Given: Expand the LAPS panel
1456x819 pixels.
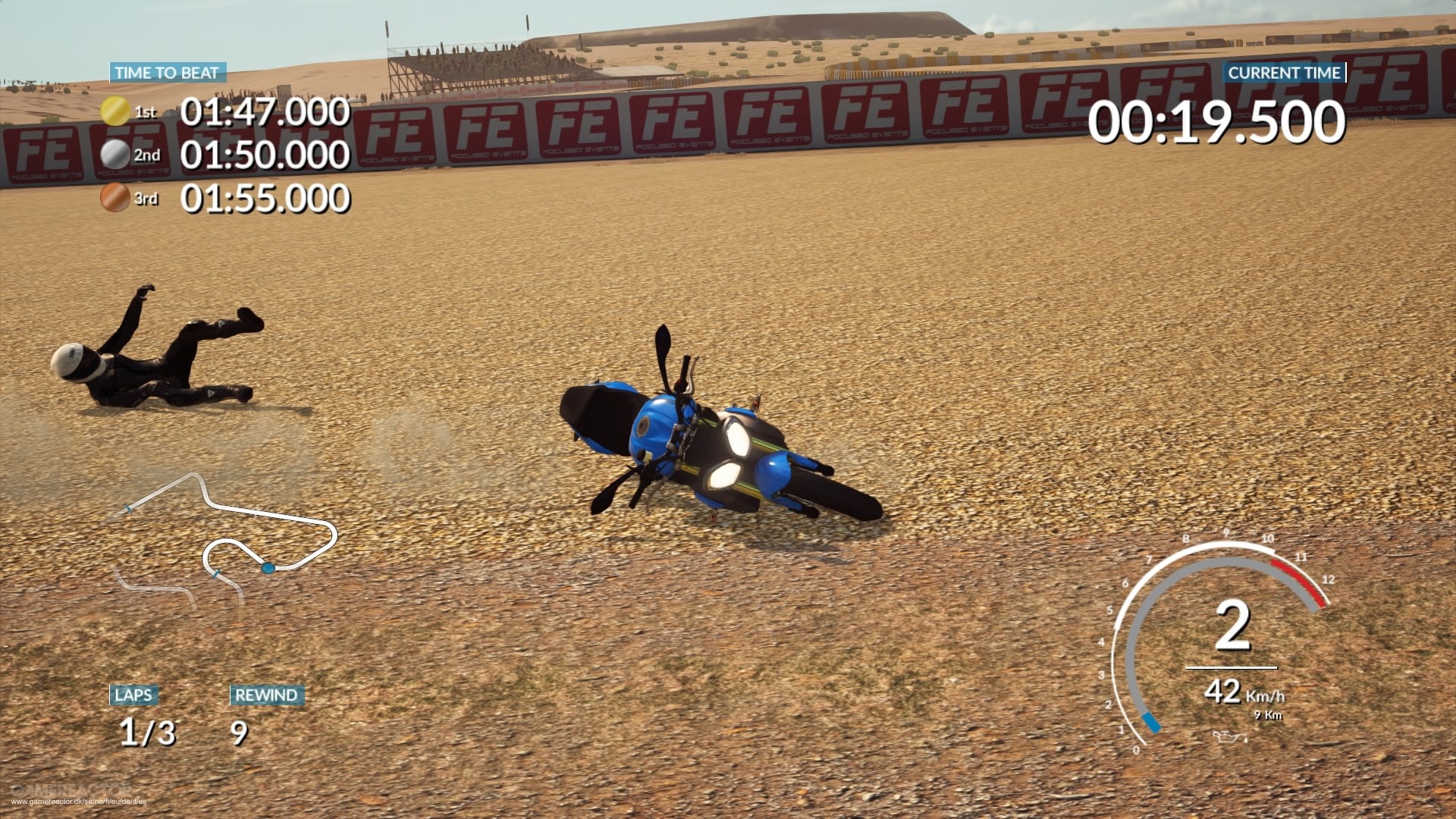Looking at the screenshot, I should [x=133, y=695].
